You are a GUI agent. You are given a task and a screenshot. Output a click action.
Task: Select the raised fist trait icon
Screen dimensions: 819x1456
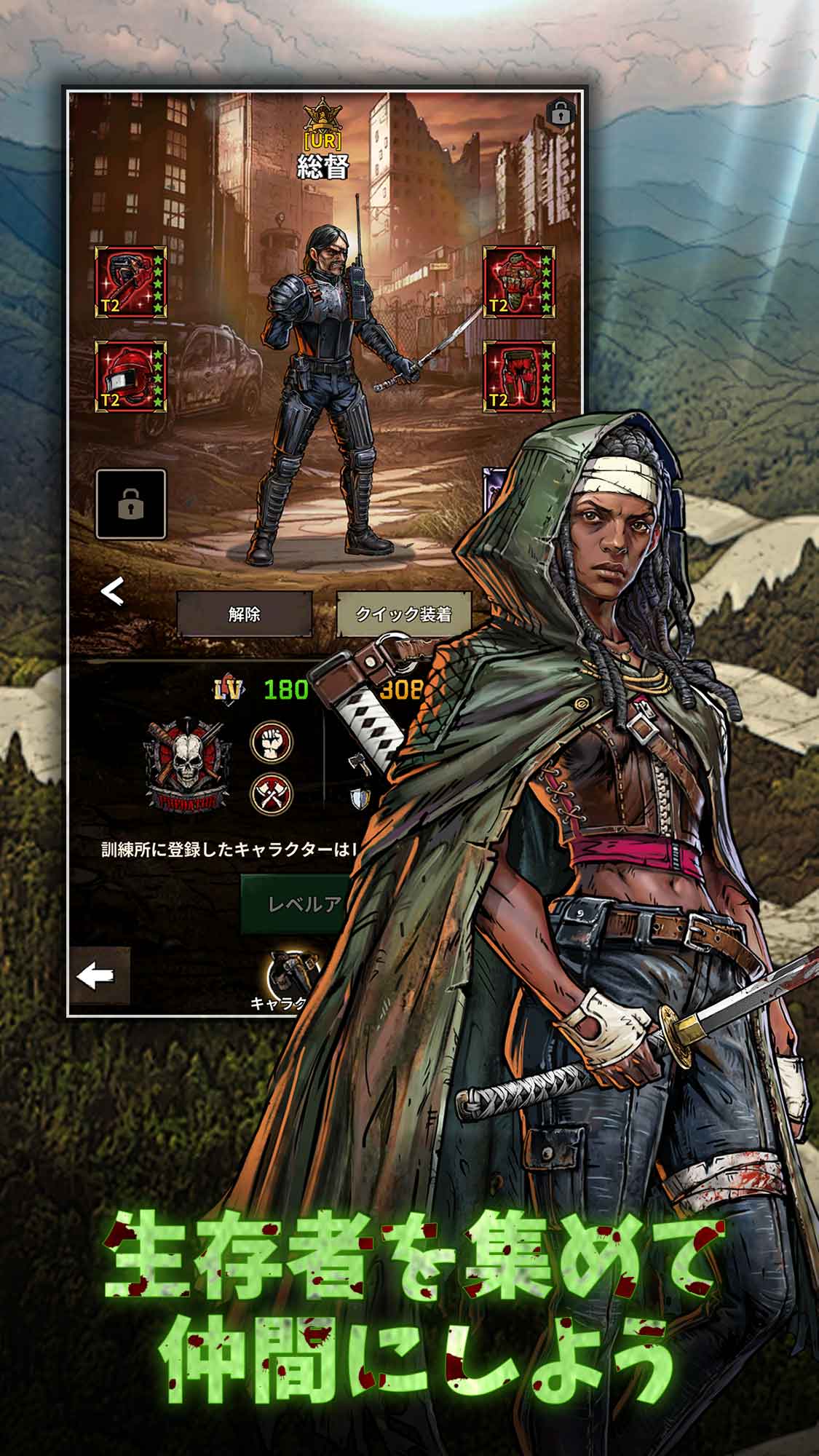pos(272,743)
